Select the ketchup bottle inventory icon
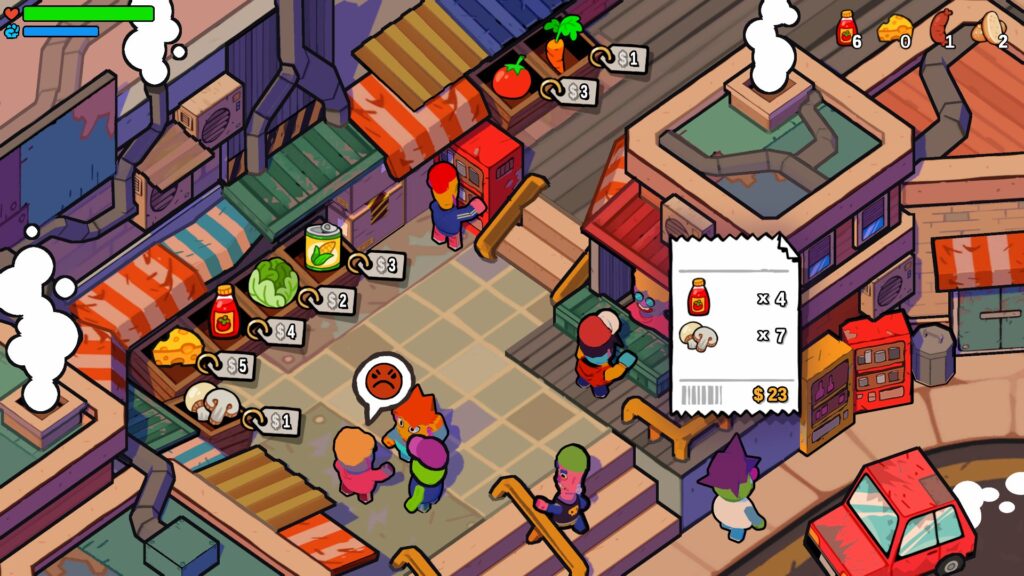The image size is (1024, 576). [847, 28]
